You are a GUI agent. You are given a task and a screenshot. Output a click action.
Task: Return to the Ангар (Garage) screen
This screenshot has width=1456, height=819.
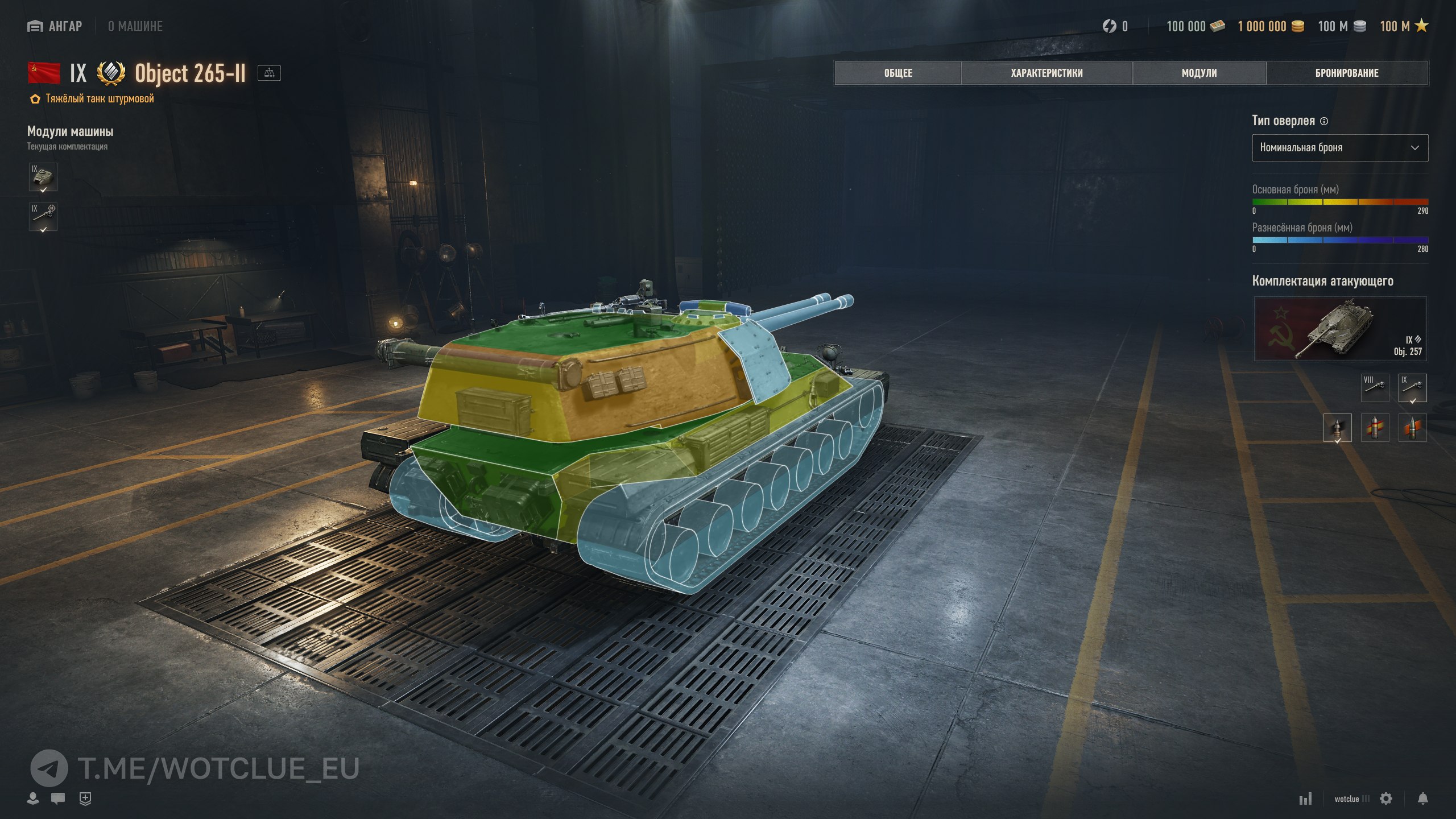coord(55,26)
